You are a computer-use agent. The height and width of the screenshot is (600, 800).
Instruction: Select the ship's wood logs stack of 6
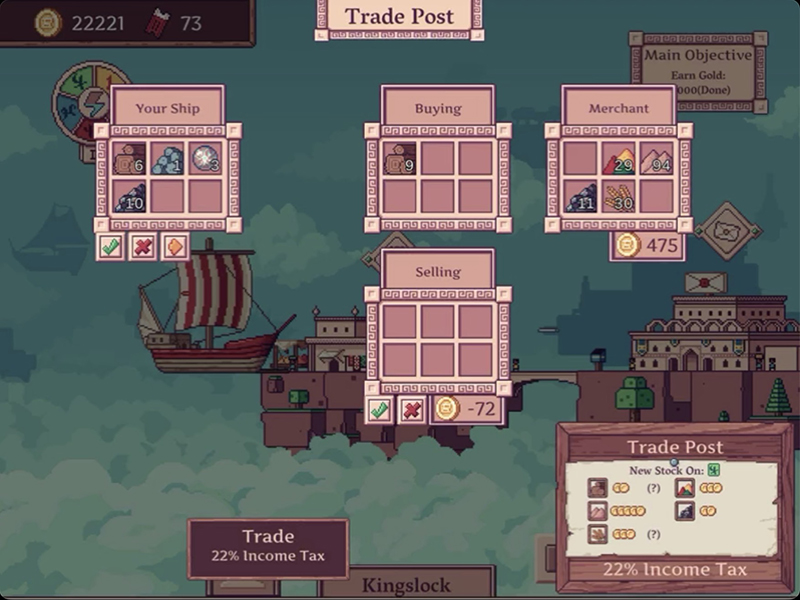(129, 159)
